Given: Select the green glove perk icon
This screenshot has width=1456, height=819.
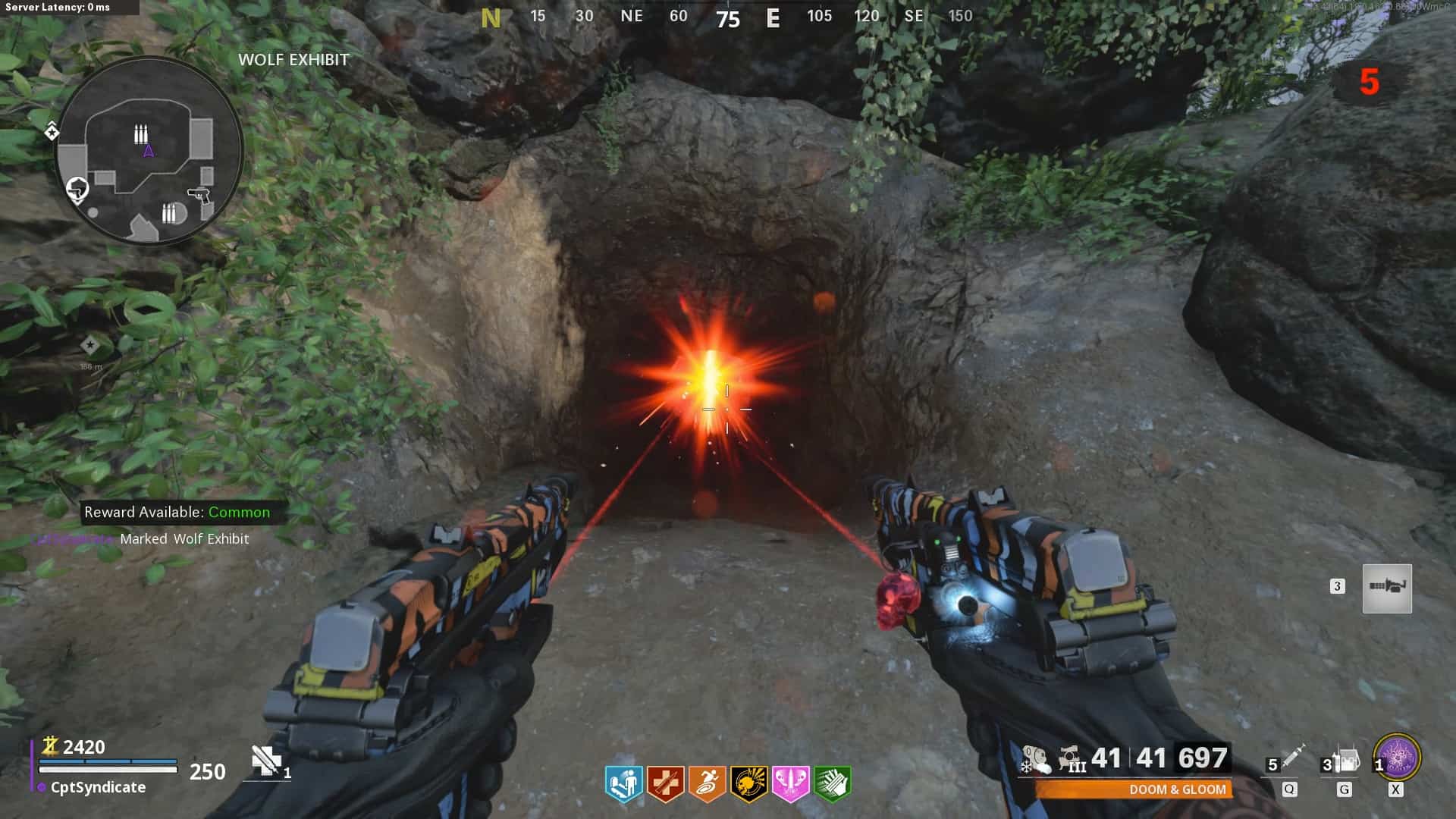Looking at the screenshot, I should tap(832, 784).
